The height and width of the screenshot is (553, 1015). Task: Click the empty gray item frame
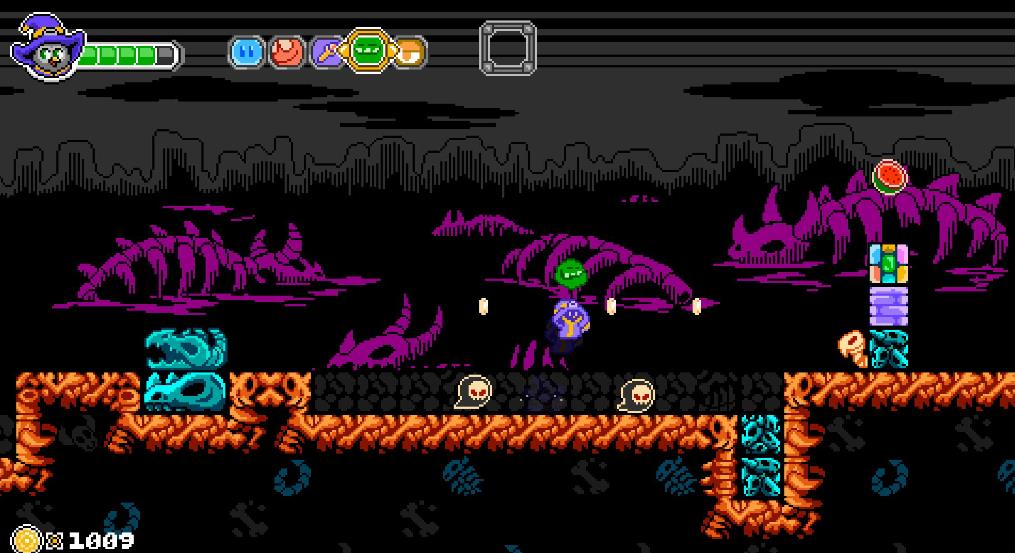[x=508, y=48]
